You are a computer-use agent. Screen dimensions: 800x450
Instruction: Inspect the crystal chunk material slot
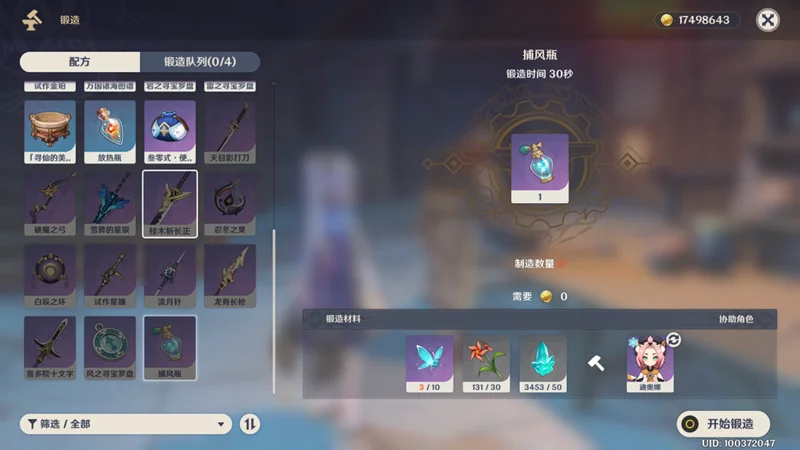point(543,362)
